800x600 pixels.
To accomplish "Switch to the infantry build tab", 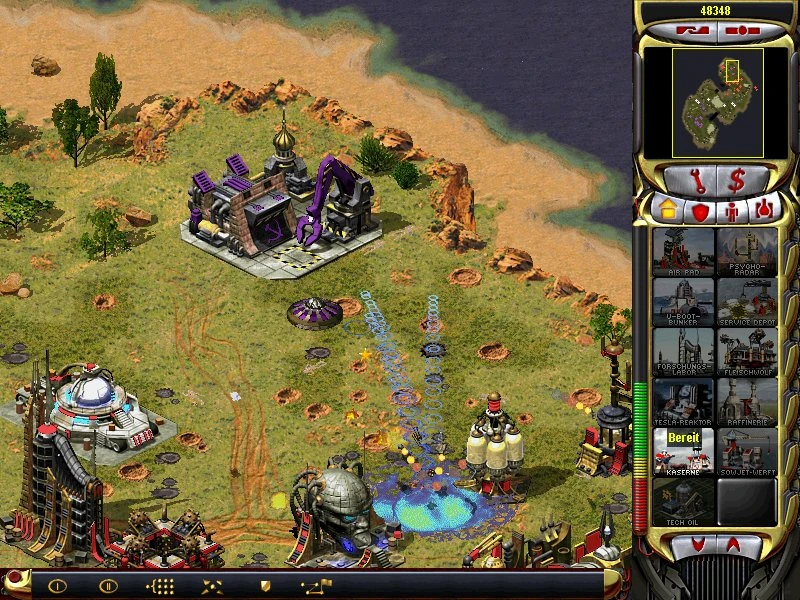I will [x=733, y=212].
